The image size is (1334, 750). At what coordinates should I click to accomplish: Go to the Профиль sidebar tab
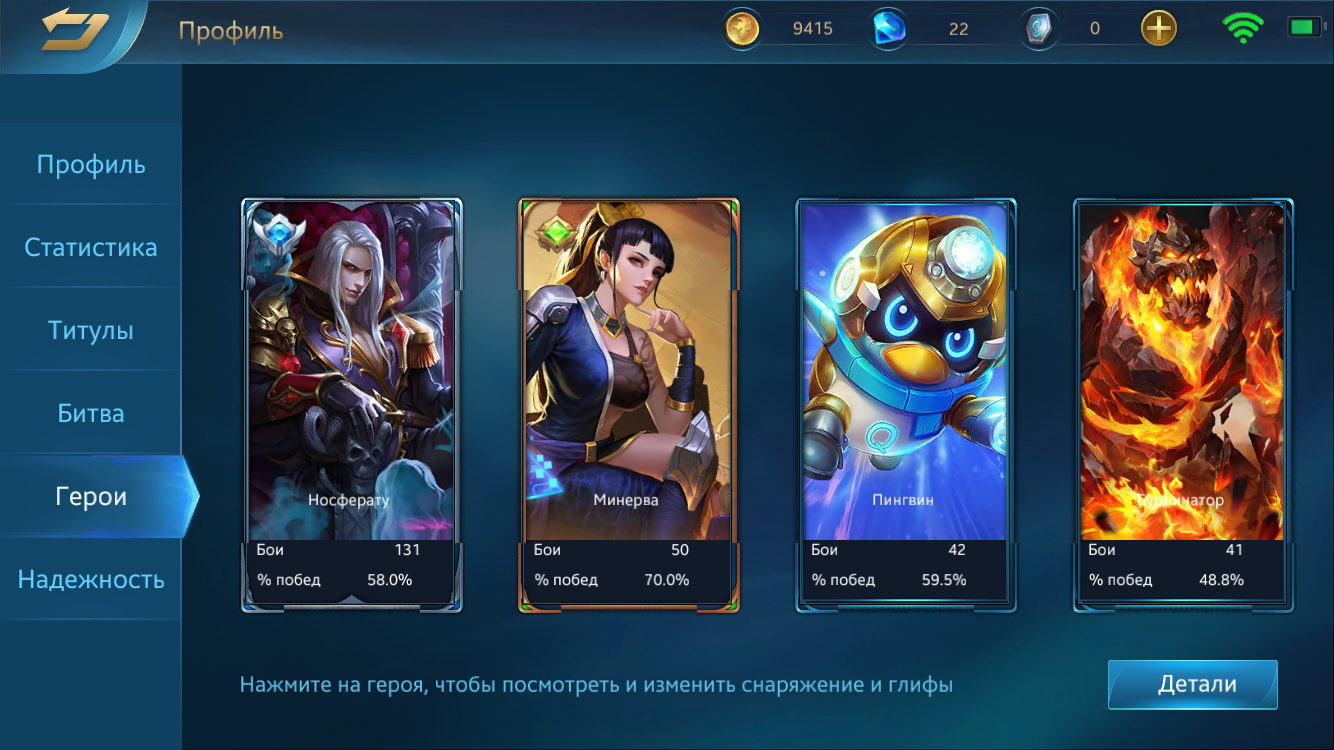click(x=91, y=164)
